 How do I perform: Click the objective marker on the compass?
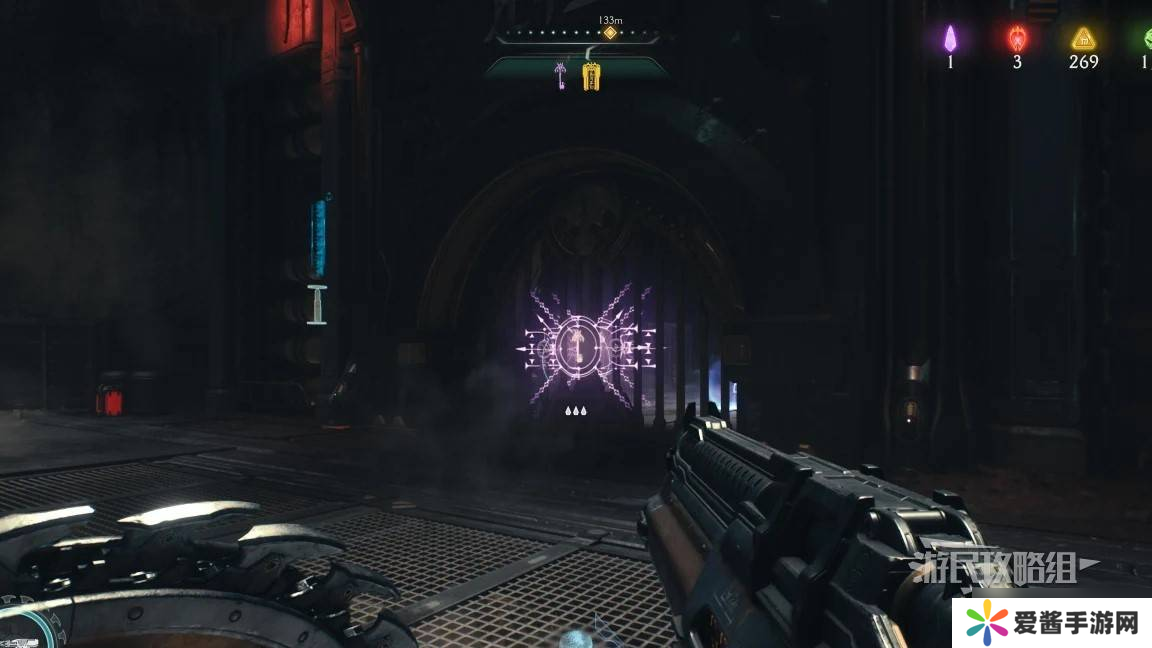coord(609,33)
